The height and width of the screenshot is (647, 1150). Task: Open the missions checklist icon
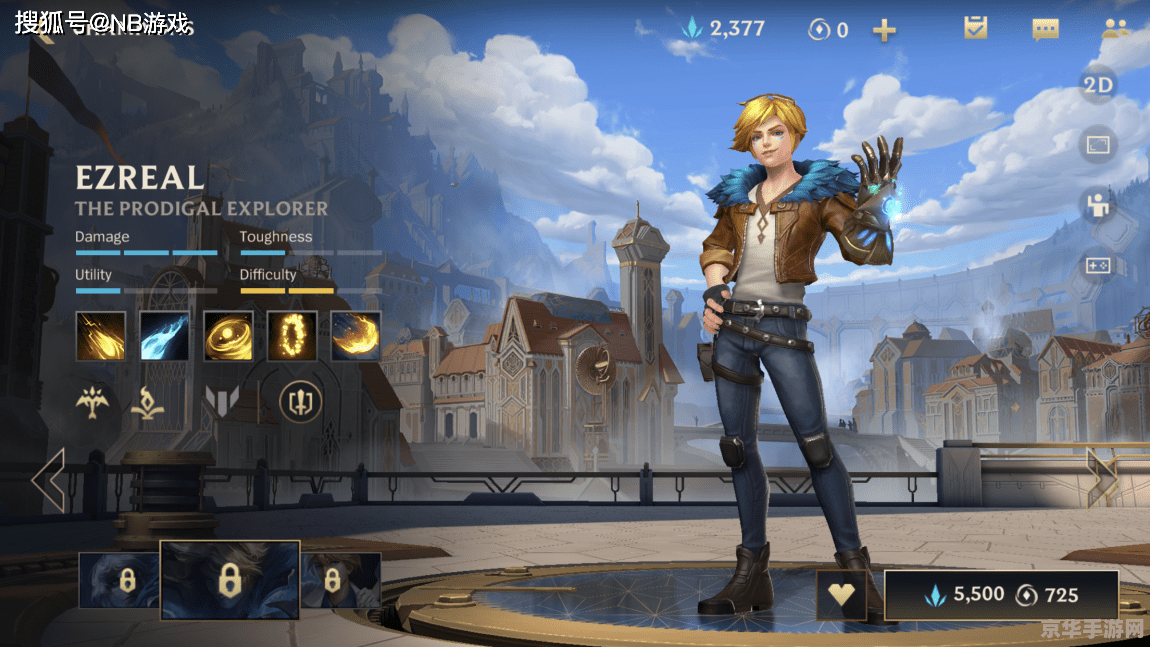[975, 28]
